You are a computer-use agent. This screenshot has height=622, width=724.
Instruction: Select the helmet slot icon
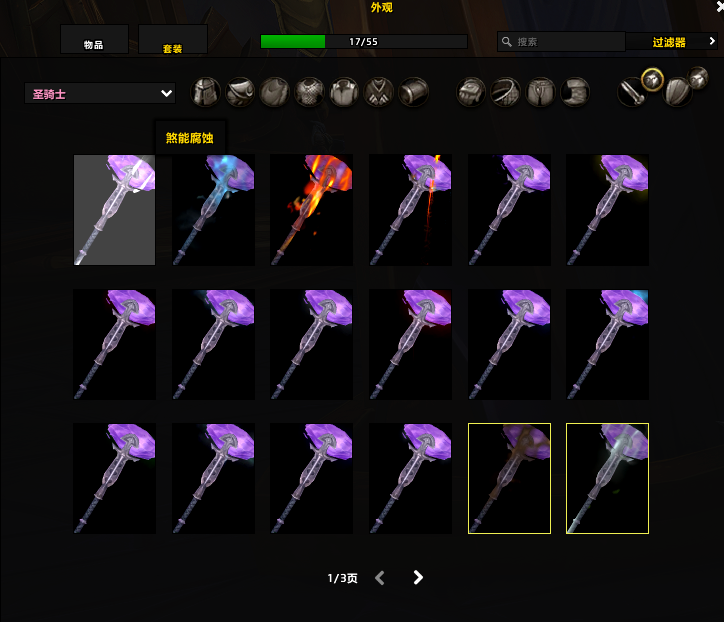click(206, 93)
